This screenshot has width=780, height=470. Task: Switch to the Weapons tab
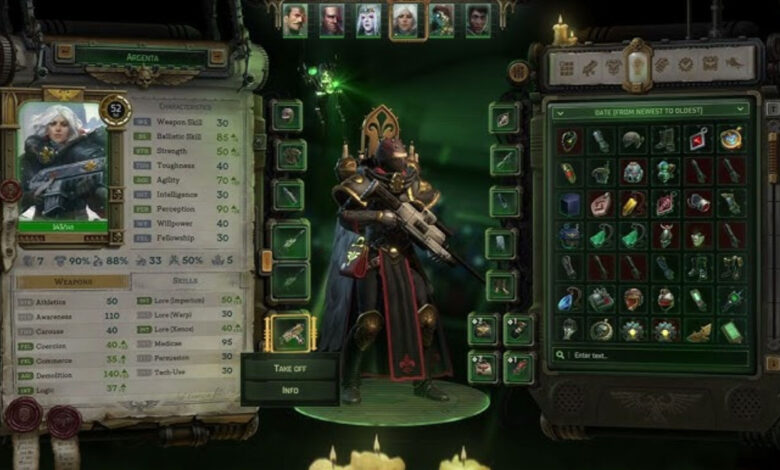[71, 282]
